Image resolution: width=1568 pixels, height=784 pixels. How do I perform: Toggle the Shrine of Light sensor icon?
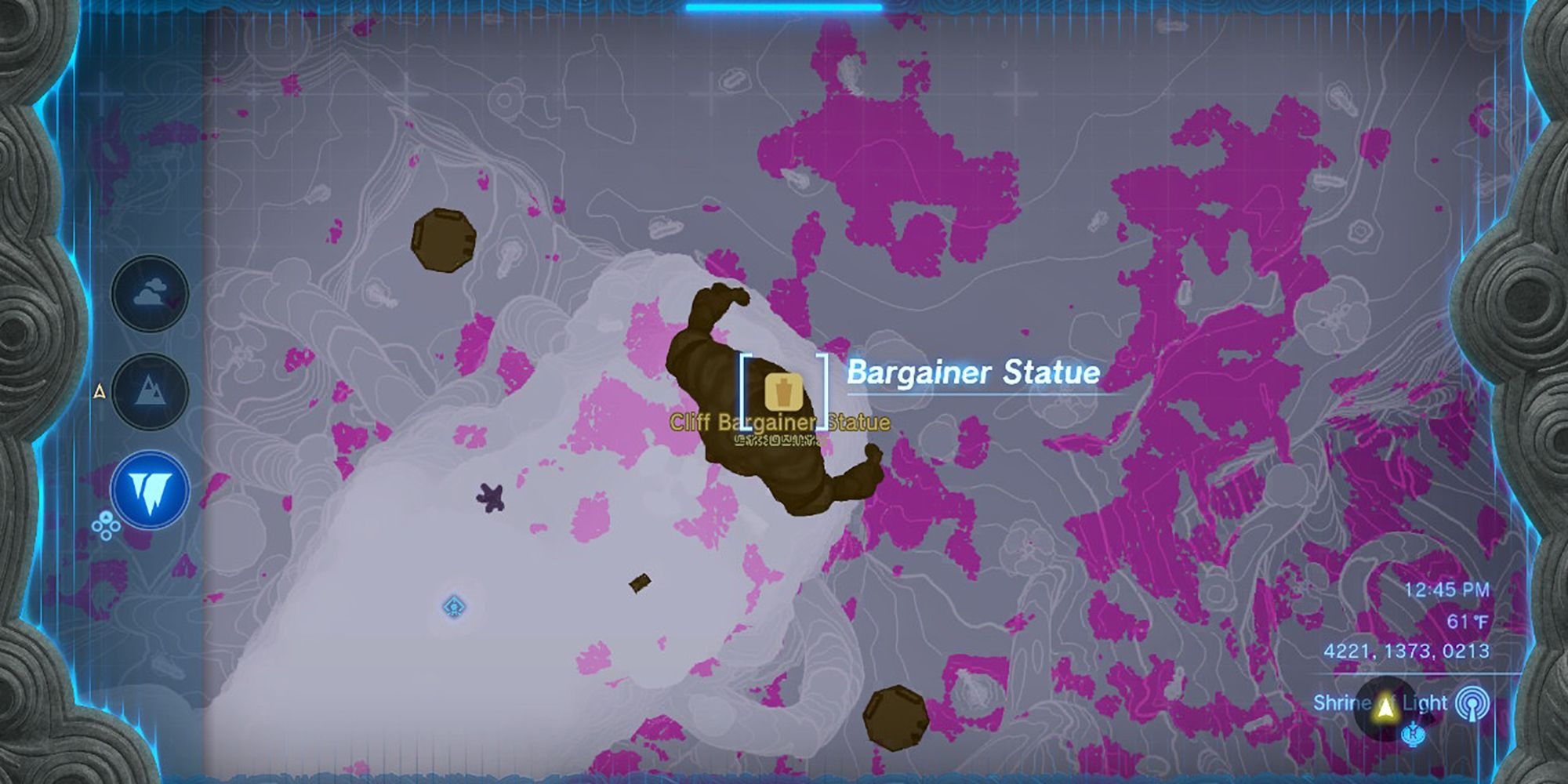click(1472, 703)
